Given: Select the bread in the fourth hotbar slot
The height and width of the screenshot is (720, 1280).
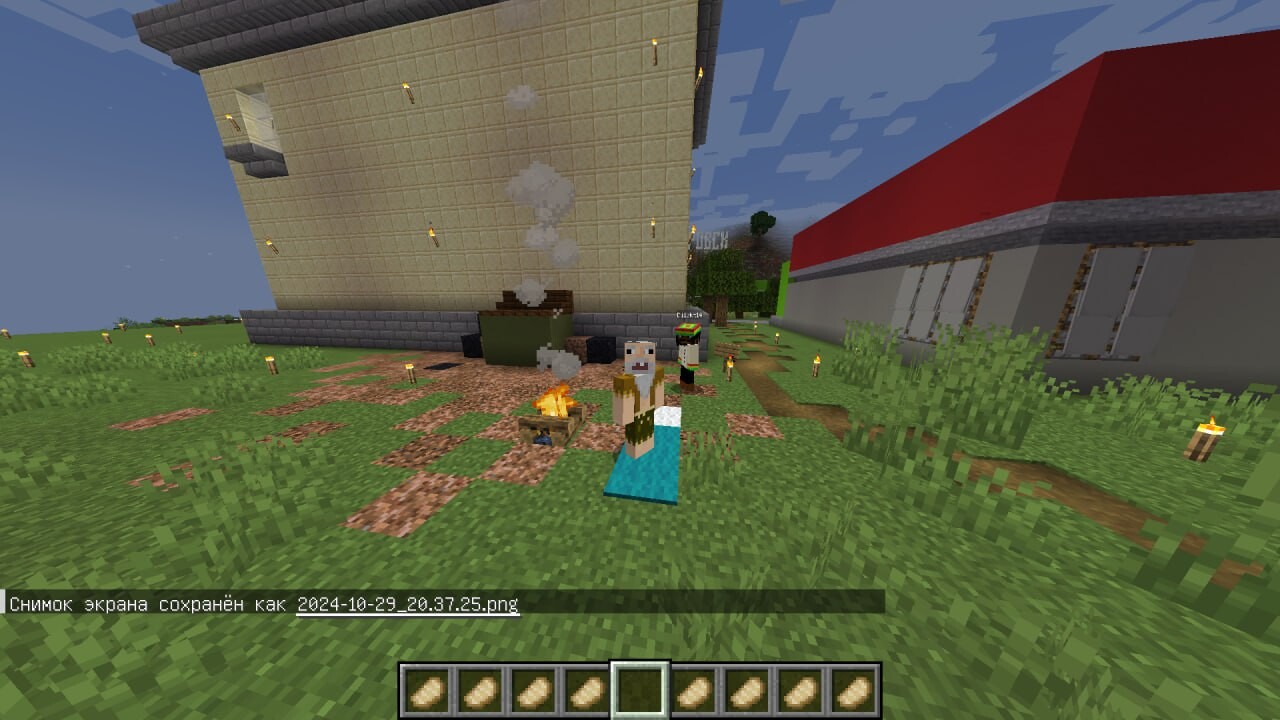Looking at the screenshot, I should (586, 690).
